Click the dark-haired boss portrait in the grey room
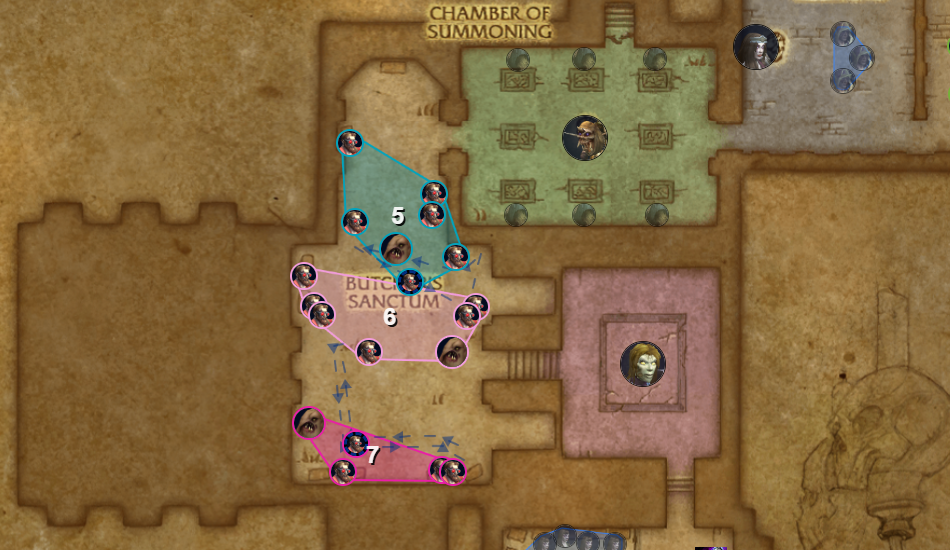This screenshot has width=950, height=550. (756, 46)
